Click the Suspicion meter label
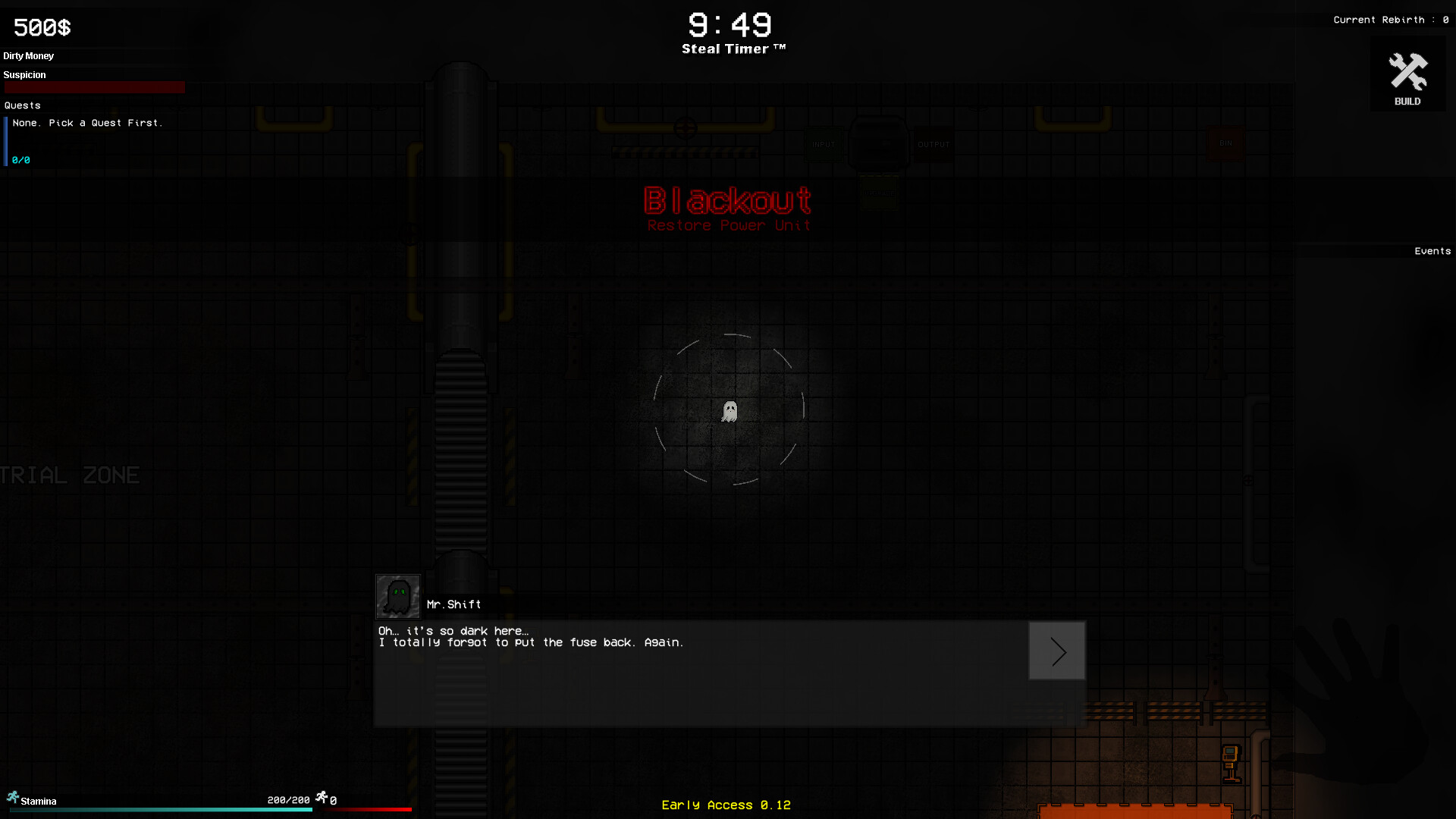This screenshot has height=819, width=1456. (24, 74)
